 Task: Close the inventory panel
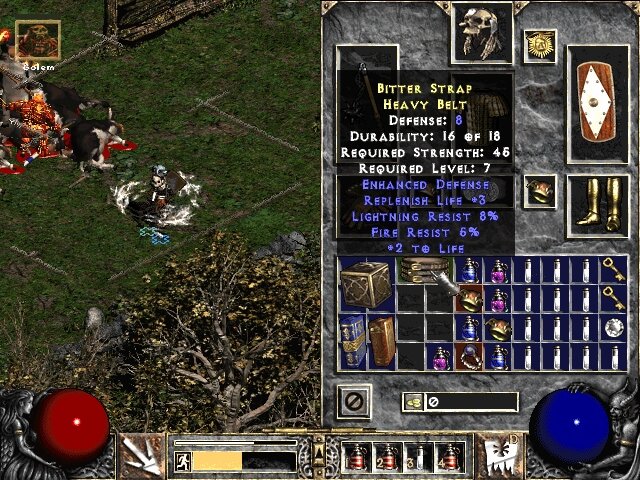click(x=354, y=402)
